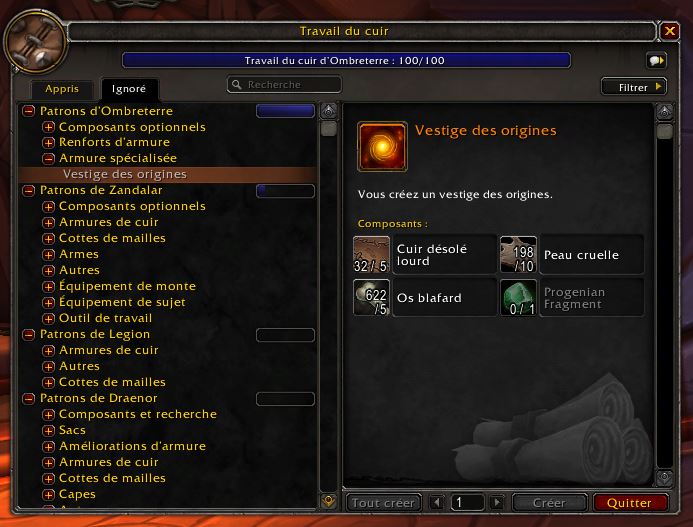Collapse the Patrons de Legion category
The height and width of the screenshot is (527, 693).
coord(29,334)
